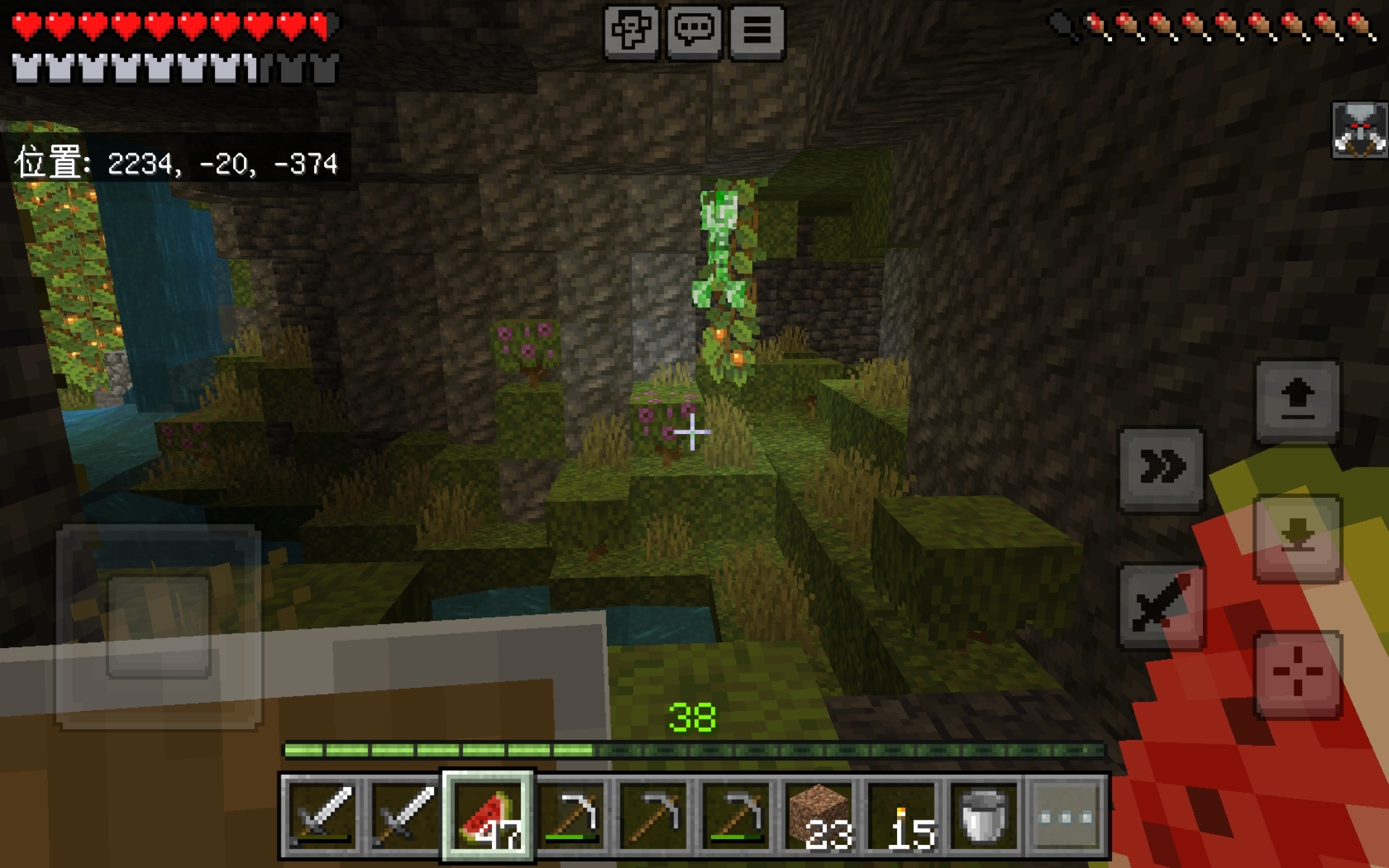Screen dimensions: 1389x868
Task: Tap the status effect icon
Action: pyautogui.click(x=1359, y=130)
